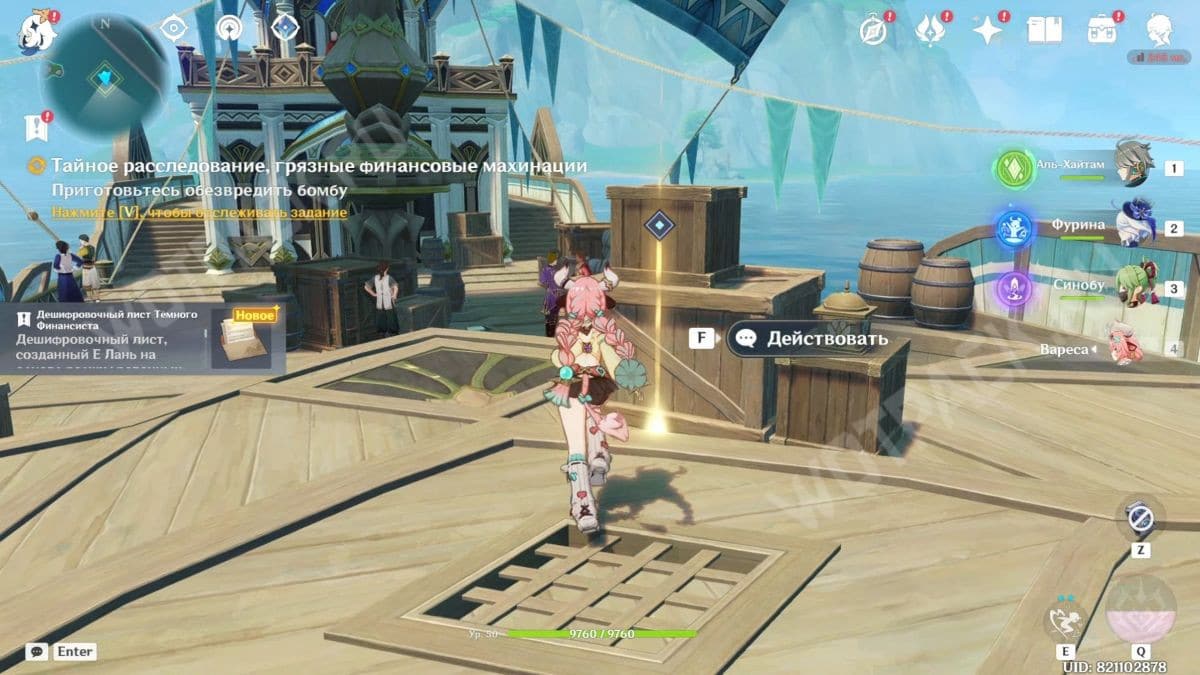Open the battle pass icon

tap(1102, 31)
